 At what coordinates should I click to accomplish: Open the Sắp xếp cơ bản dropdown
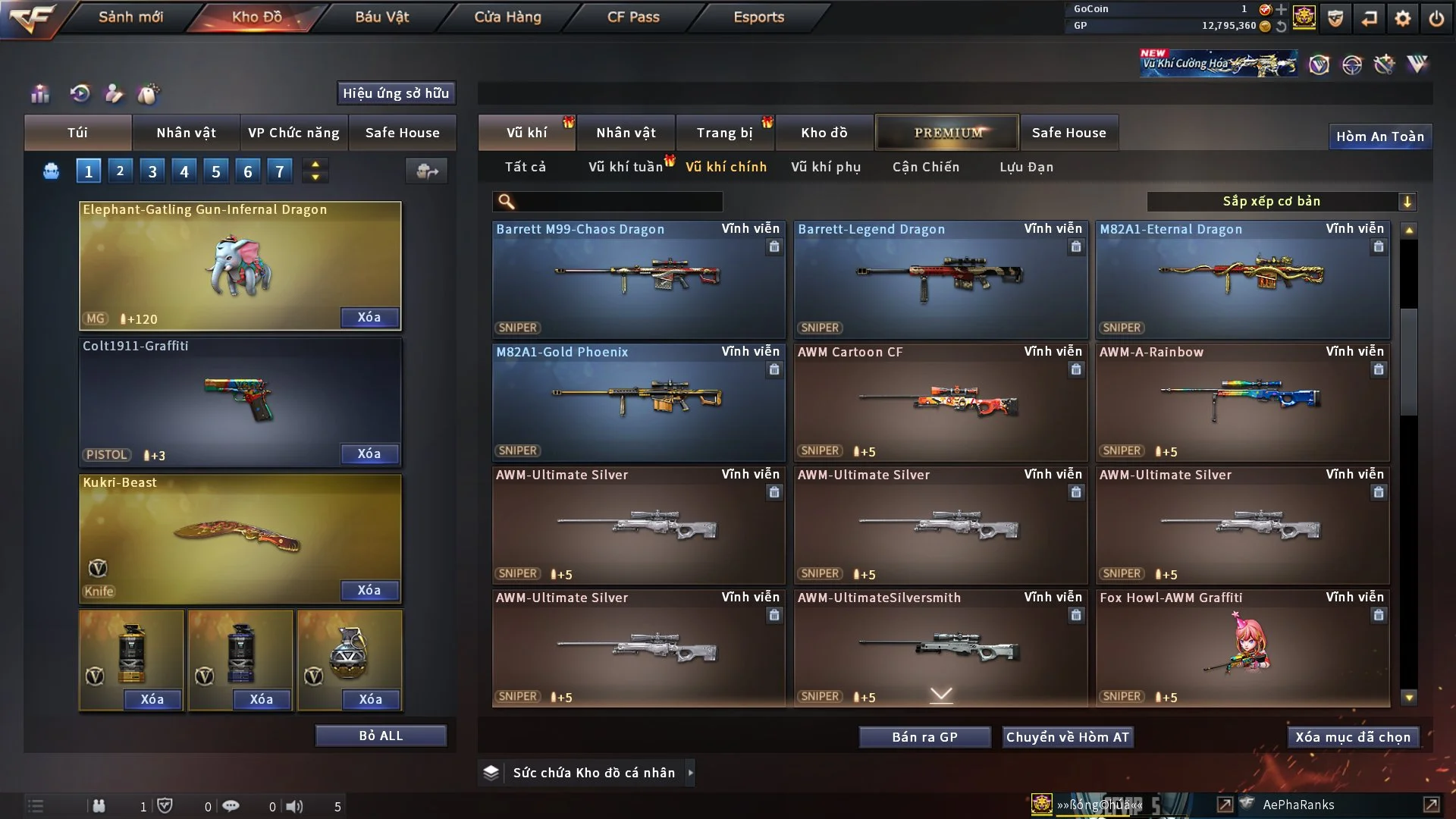(1281, 202)
